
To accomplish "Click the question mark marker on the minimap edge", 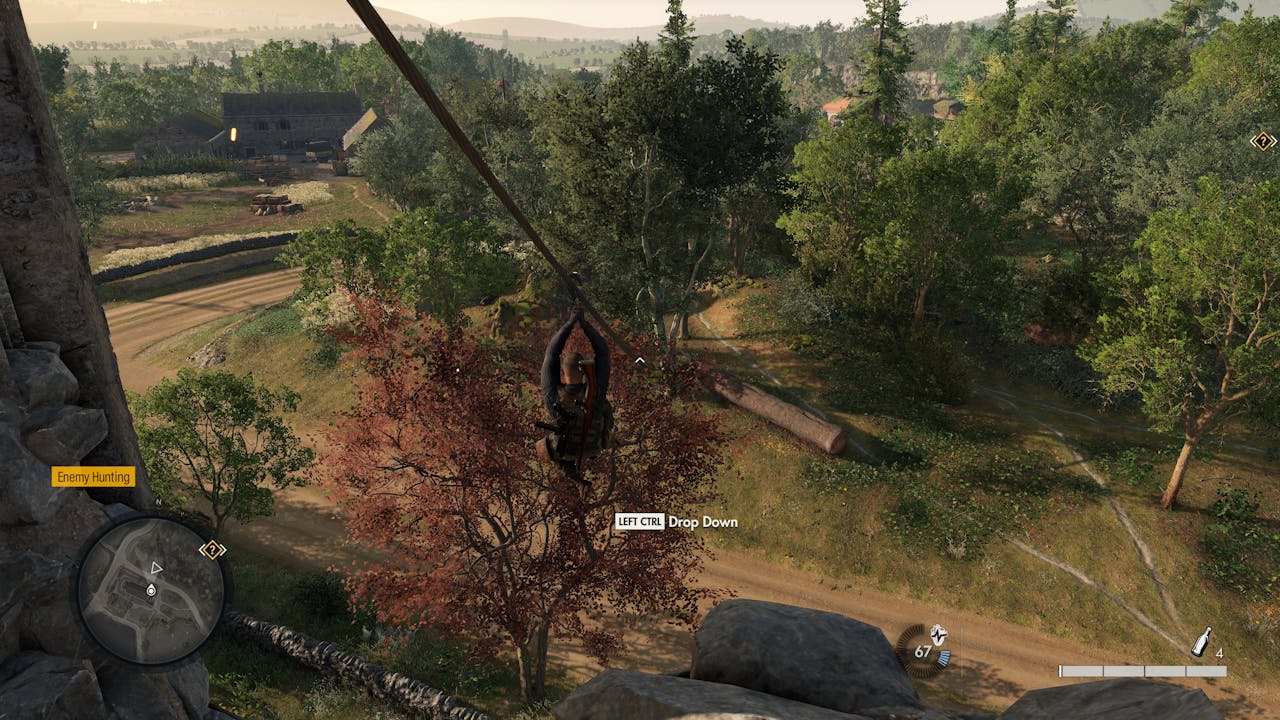I will point(213,548).
